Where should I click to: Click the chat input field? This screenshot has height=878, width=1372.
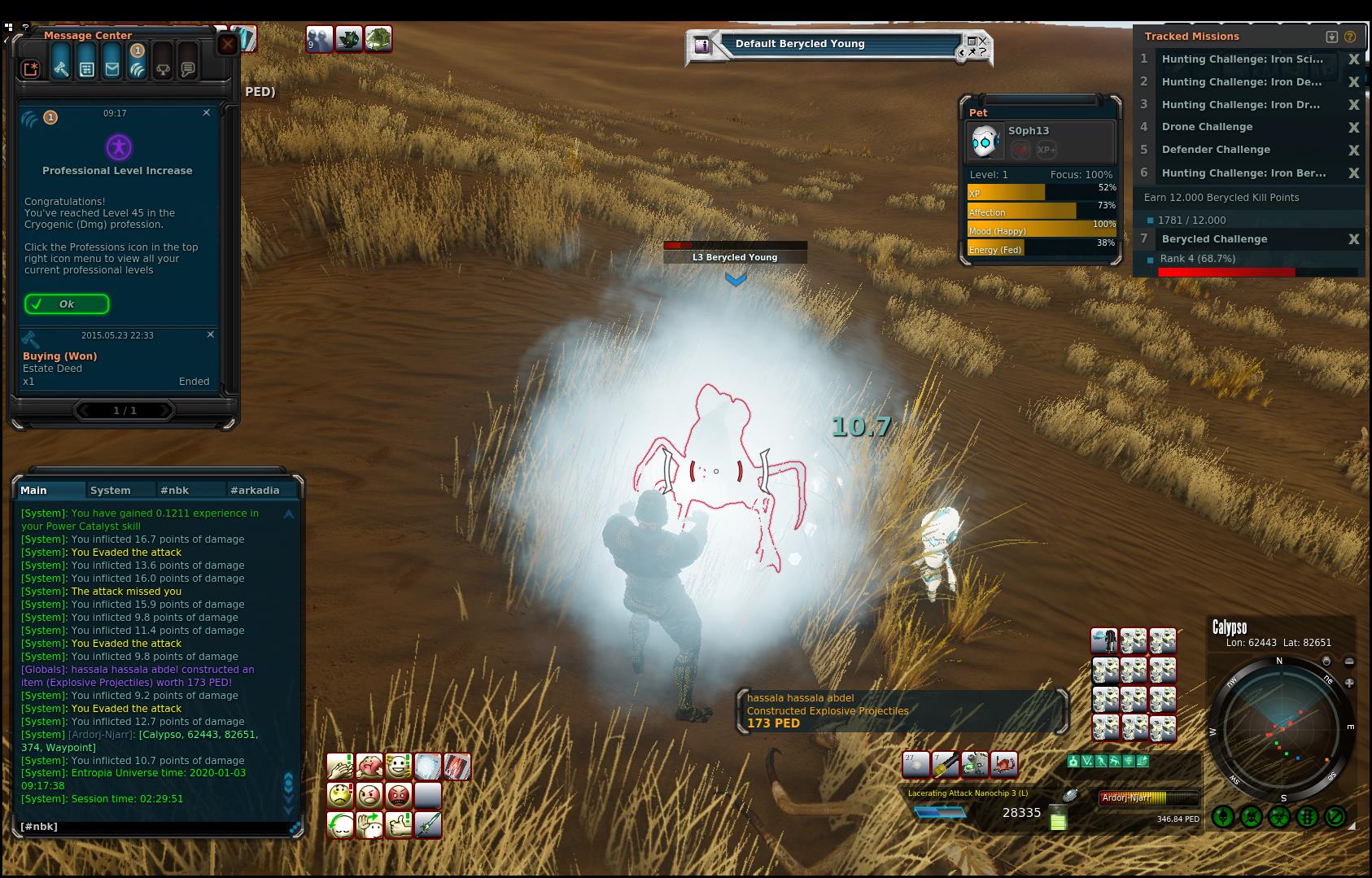[x=155, y=827]
